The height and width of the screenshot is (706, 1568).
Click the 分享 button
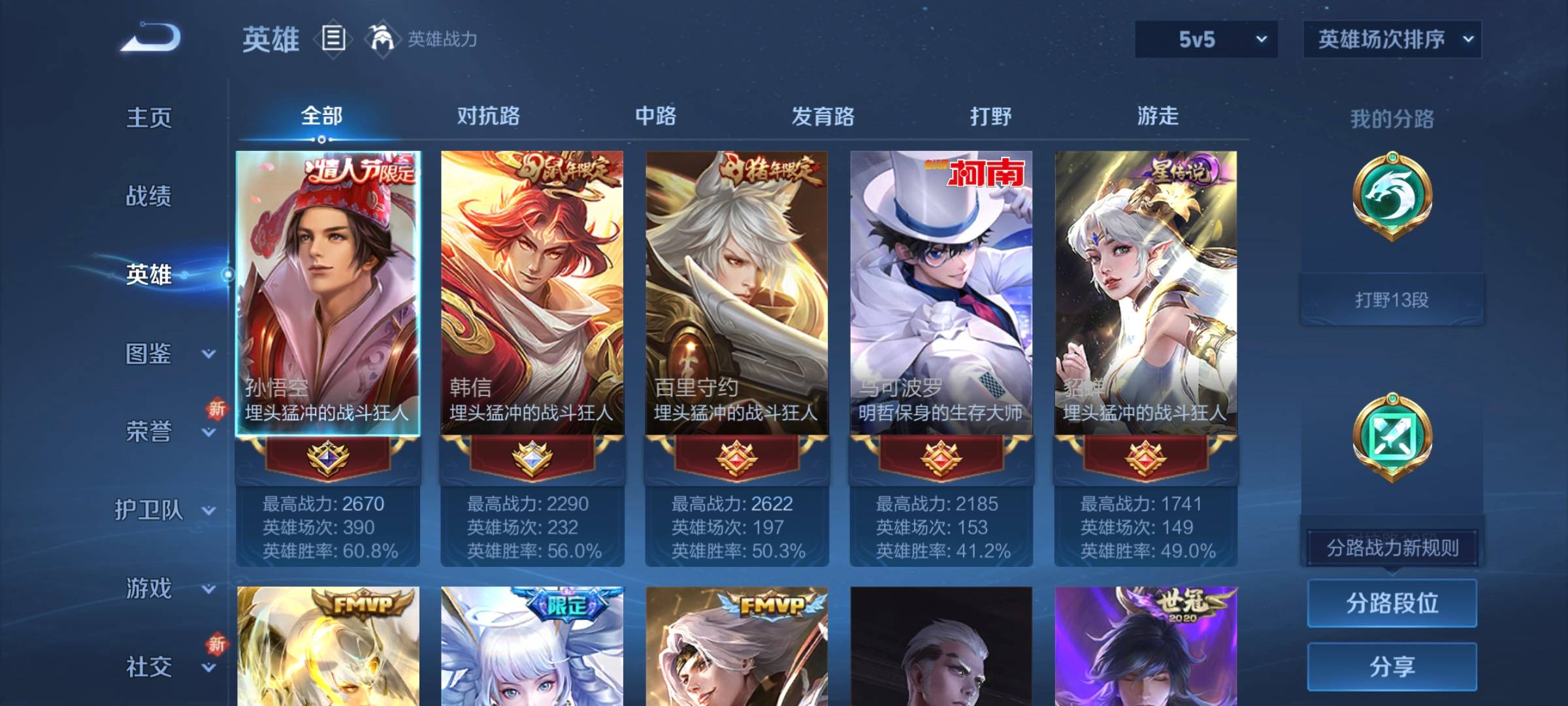pyautogui.click(x=1392, y=667)
